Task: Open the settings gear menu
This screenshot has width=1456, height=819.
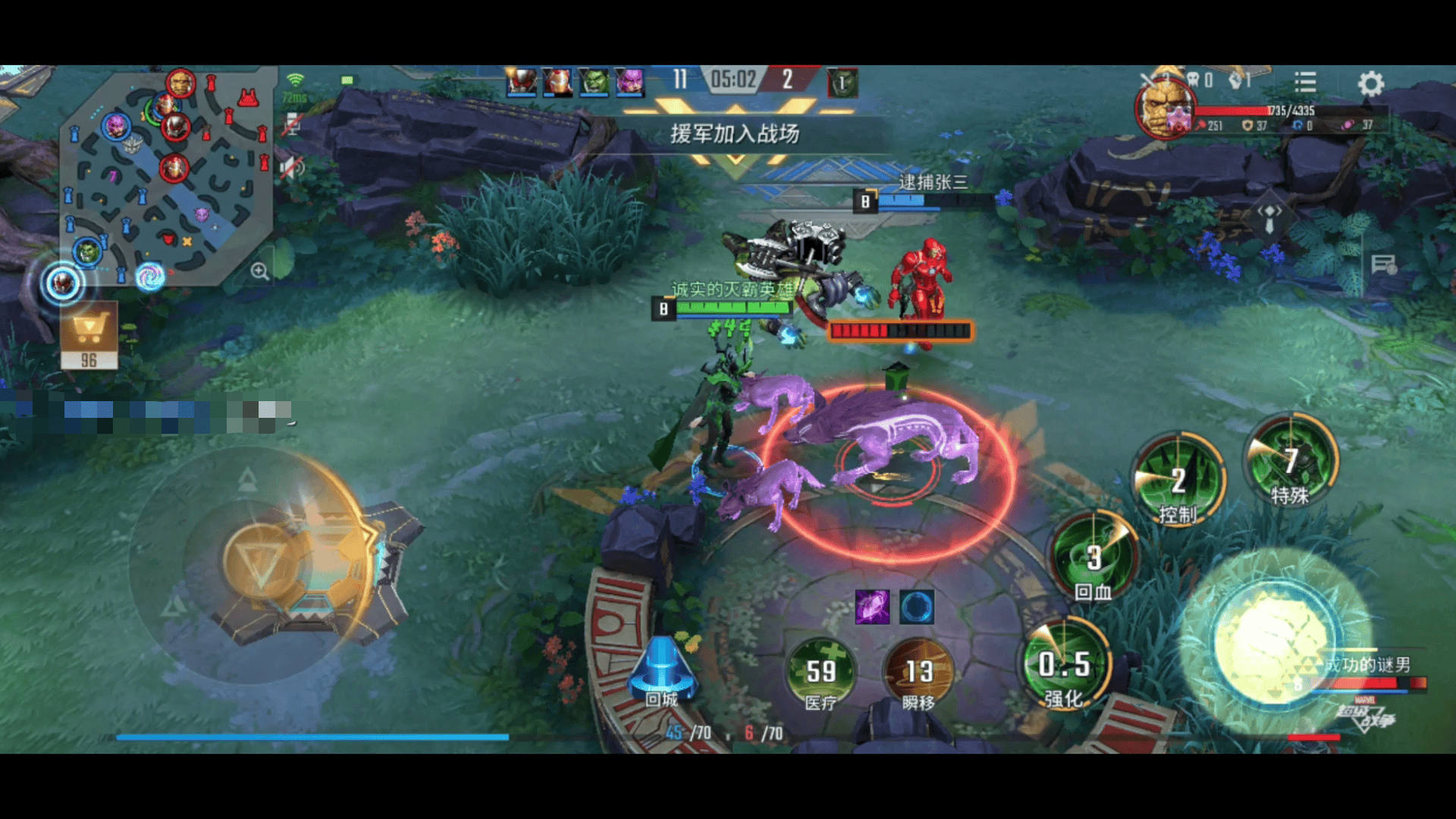Action: point(1370,83)
